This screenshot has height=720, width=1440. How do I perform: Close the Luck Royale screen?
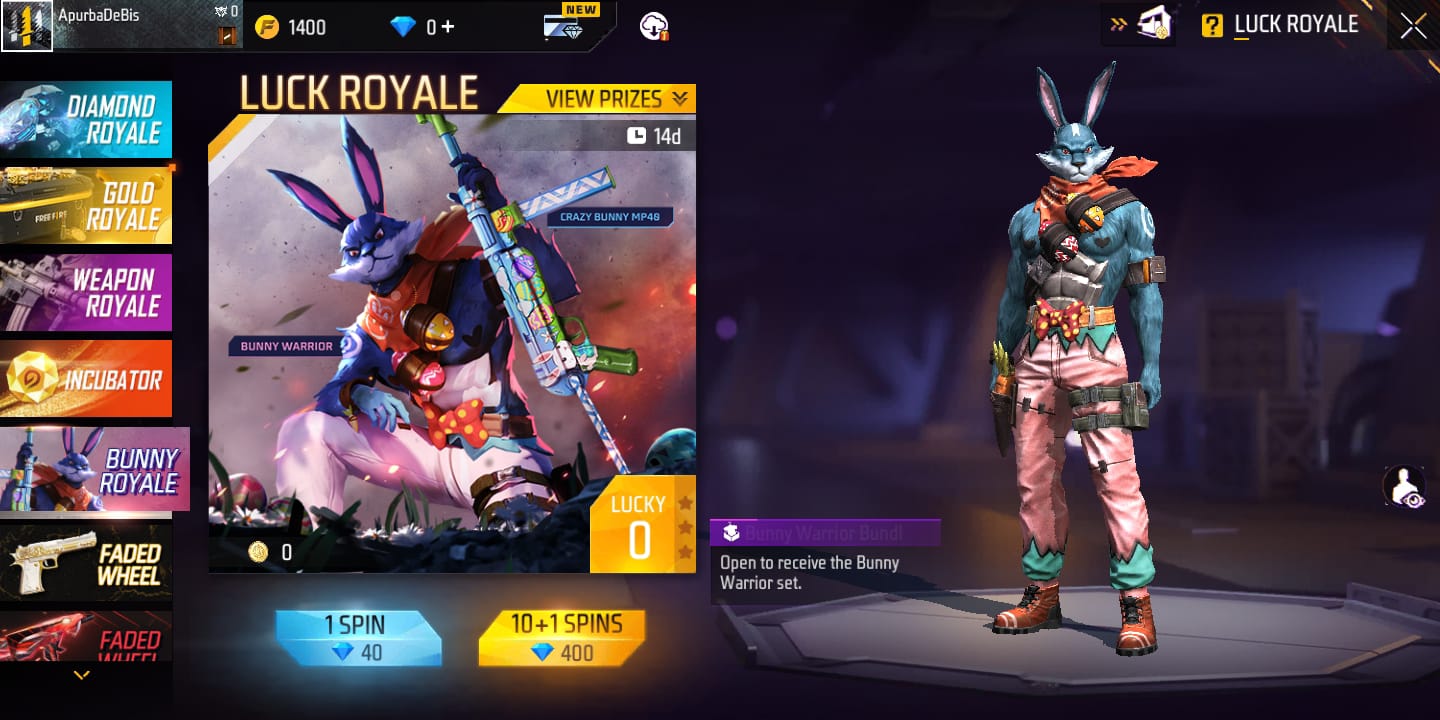click(x=1413, y=26)
